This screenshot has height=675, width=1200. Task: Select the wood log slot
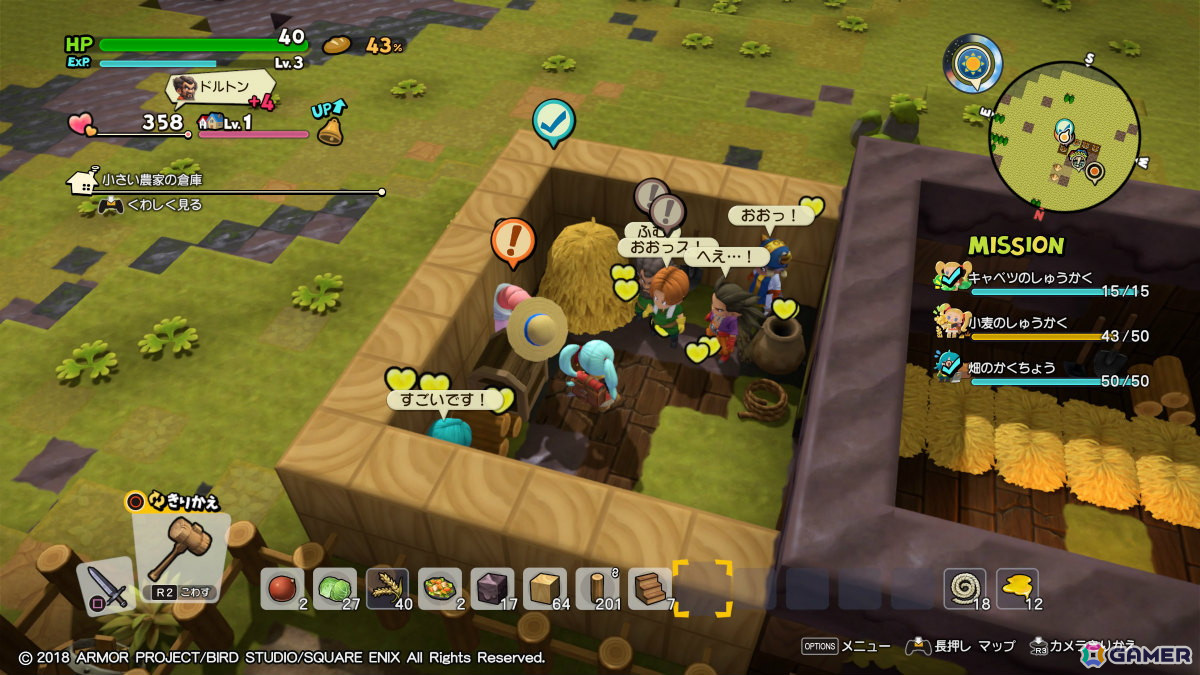[x=597, y=588]
